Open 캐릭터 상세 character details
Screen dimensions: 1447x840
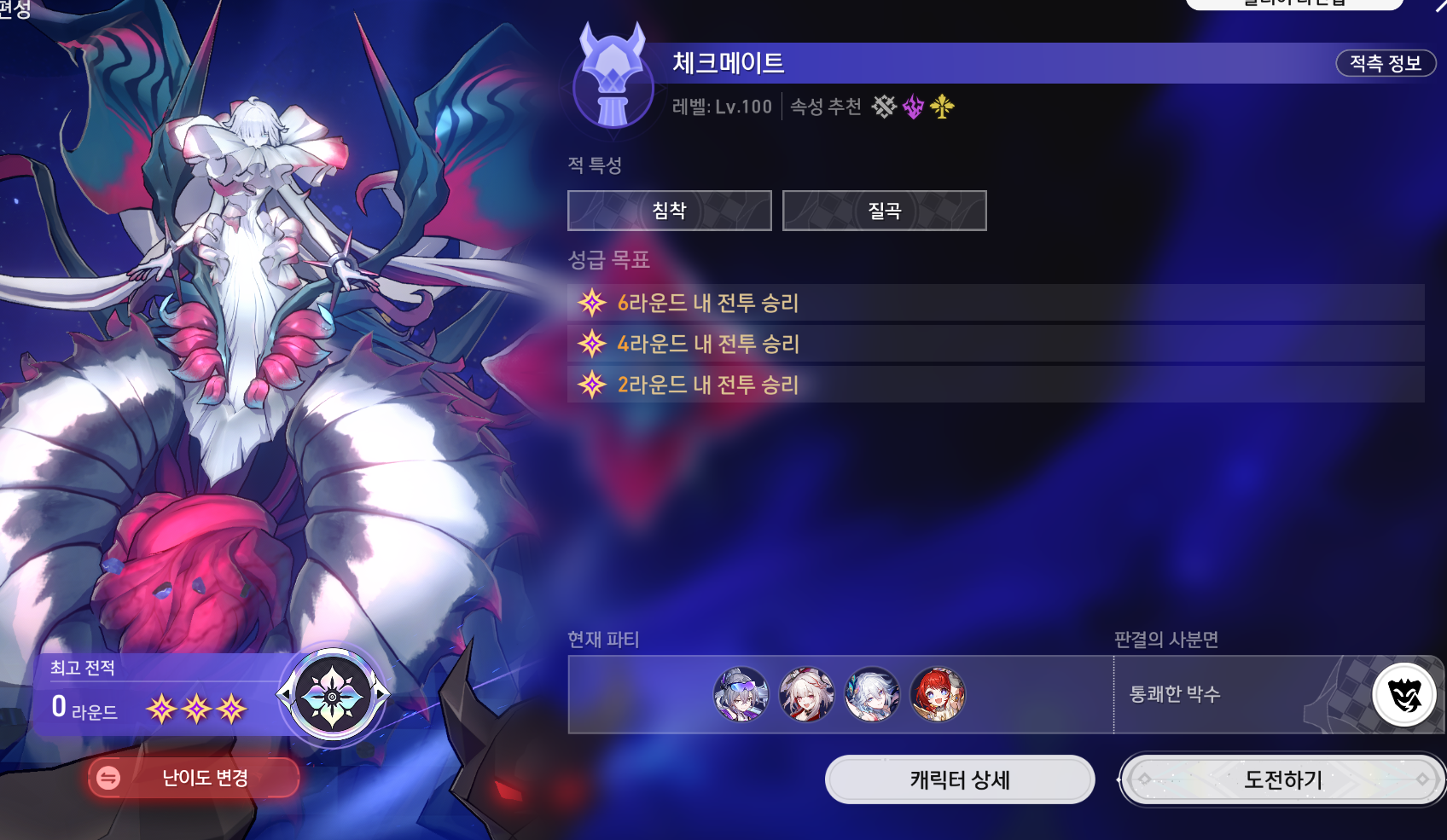coord(959,779)
